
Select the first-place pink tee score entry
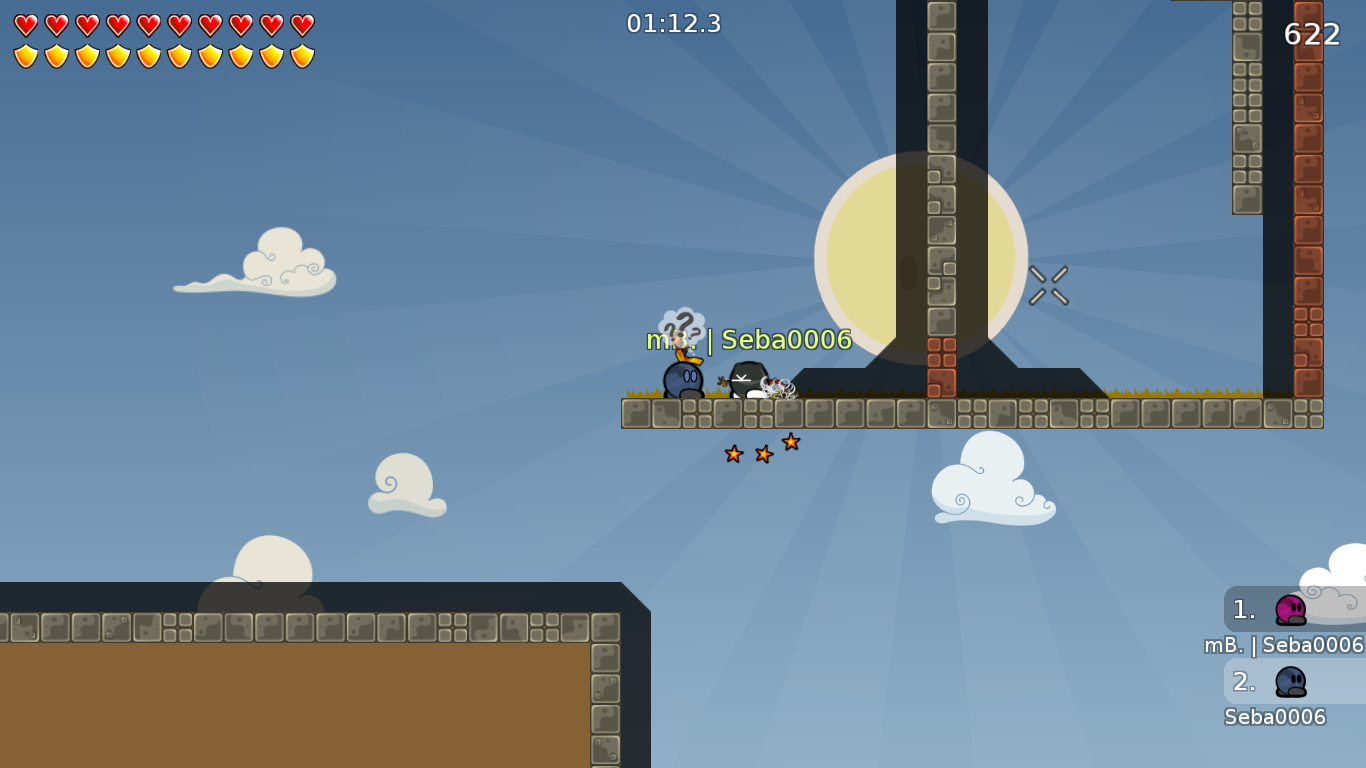1290,609
